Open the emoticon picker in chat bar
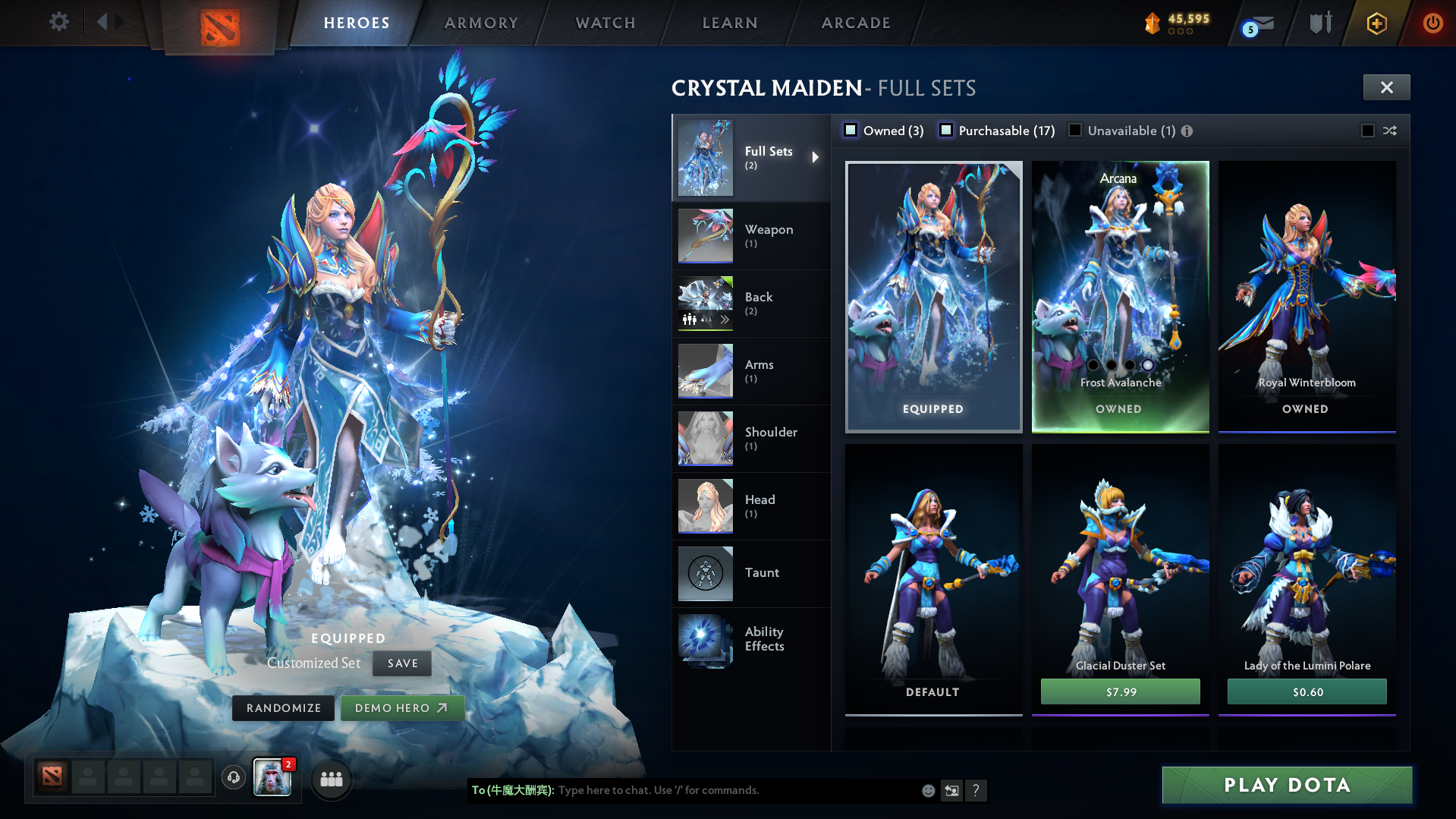The width and height of the screenshot is (1456, 819). [927, 790]
